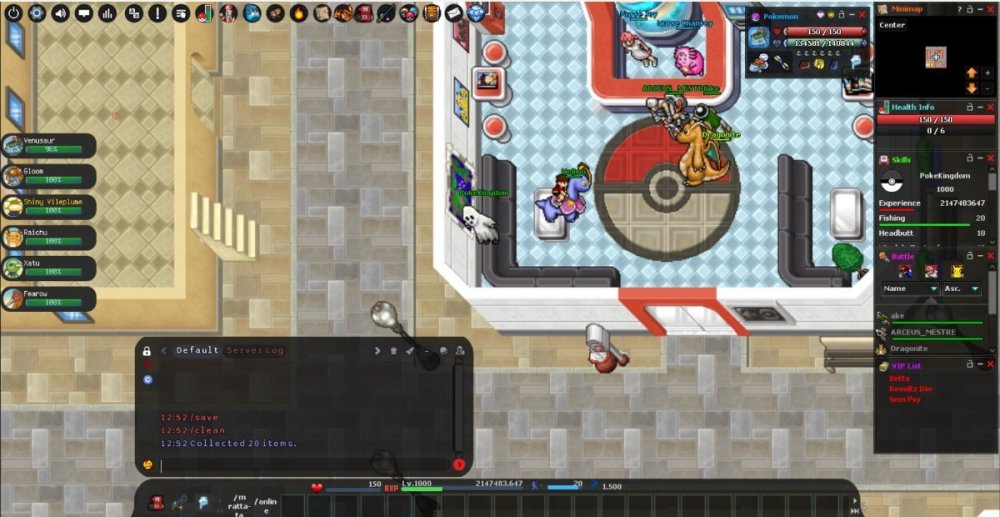Close the Minimap panel
Viewport: 1000px width, 517px height.
[x=990, y=8]
